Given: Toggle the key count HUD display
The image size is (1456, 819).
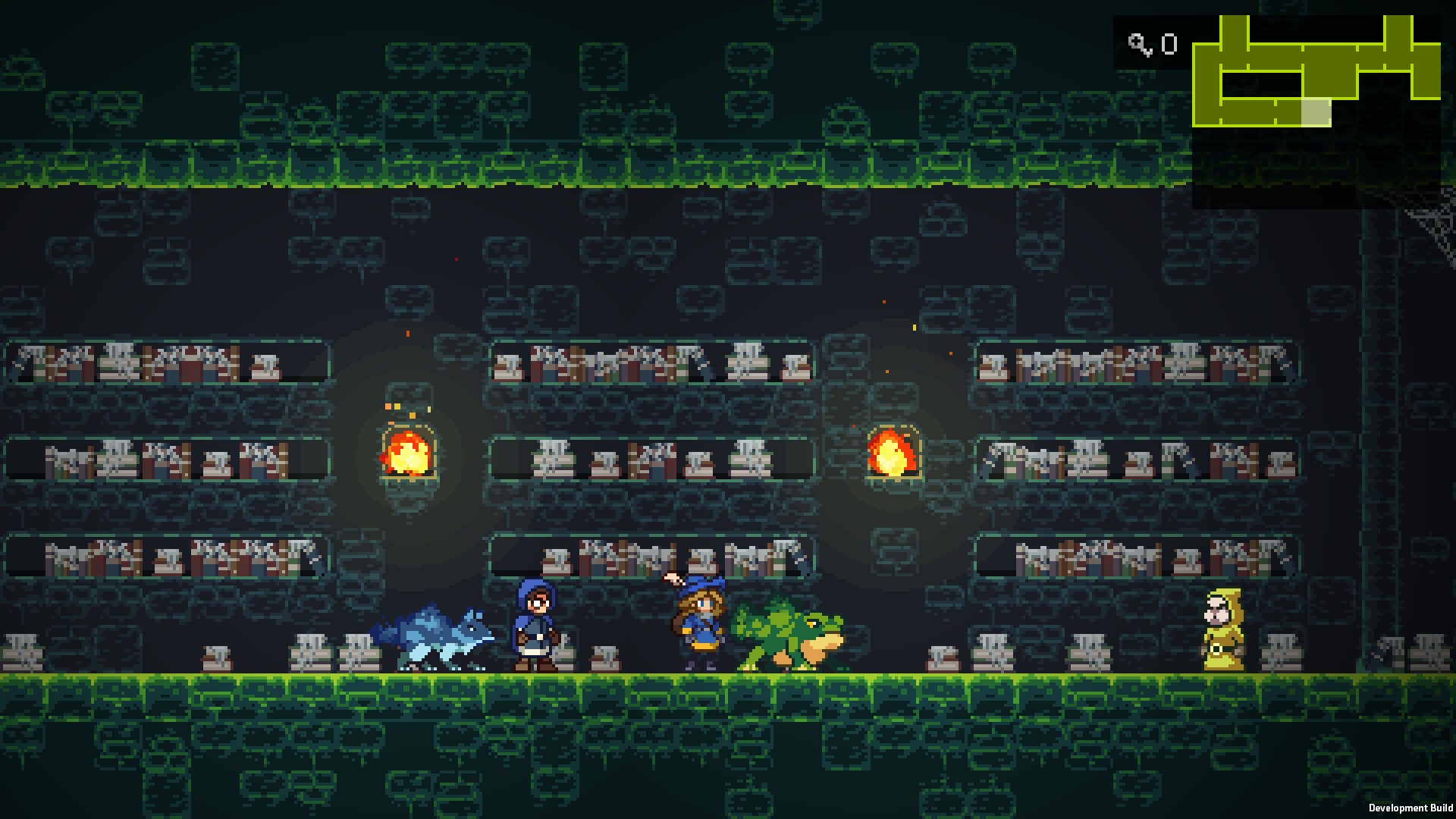Looking at the screenshot, I should tap(1153, 45).
